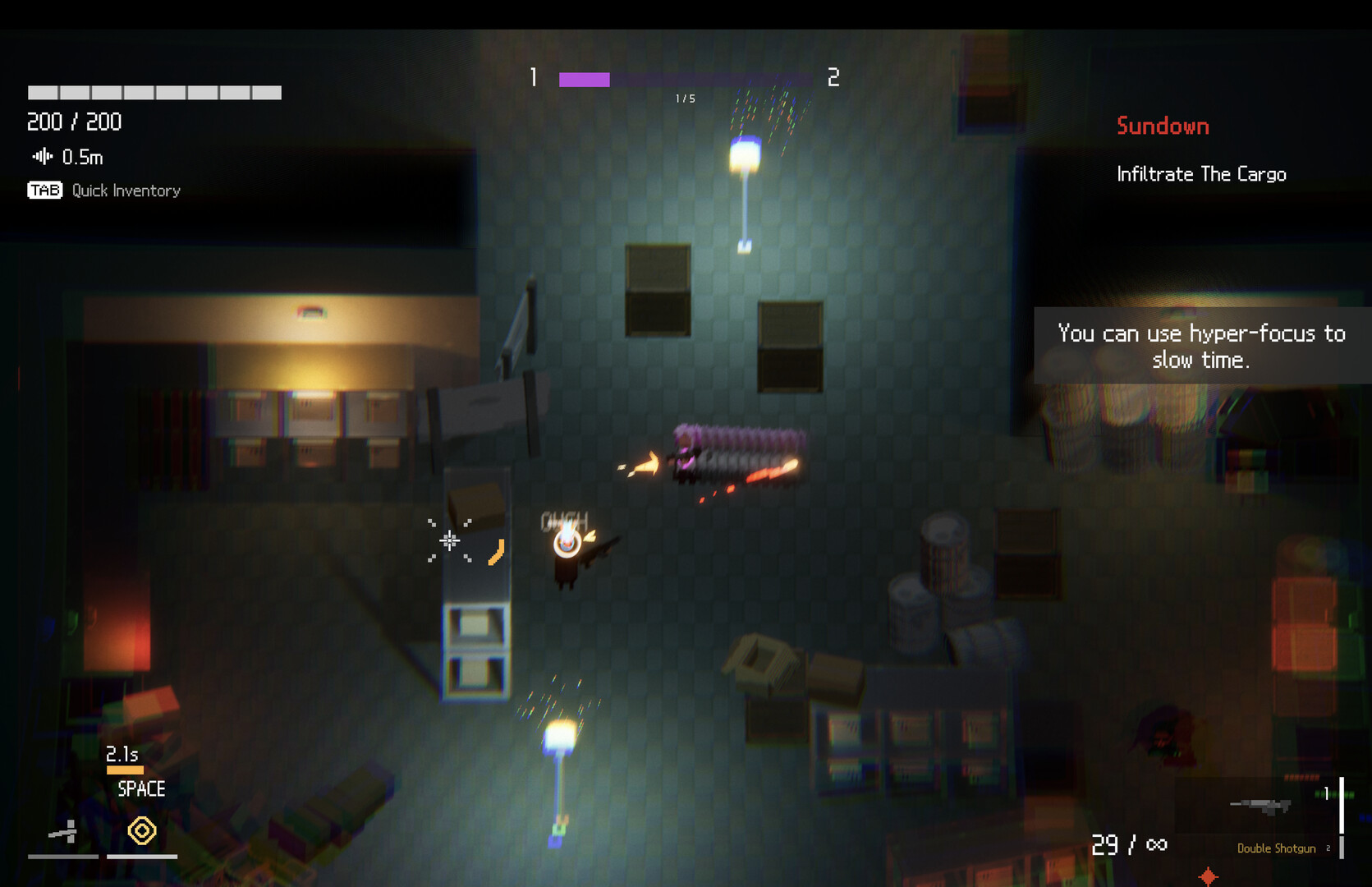Select the Sundown mission title
This screenshot has height=887, width=1372.
coord(1162,126)
